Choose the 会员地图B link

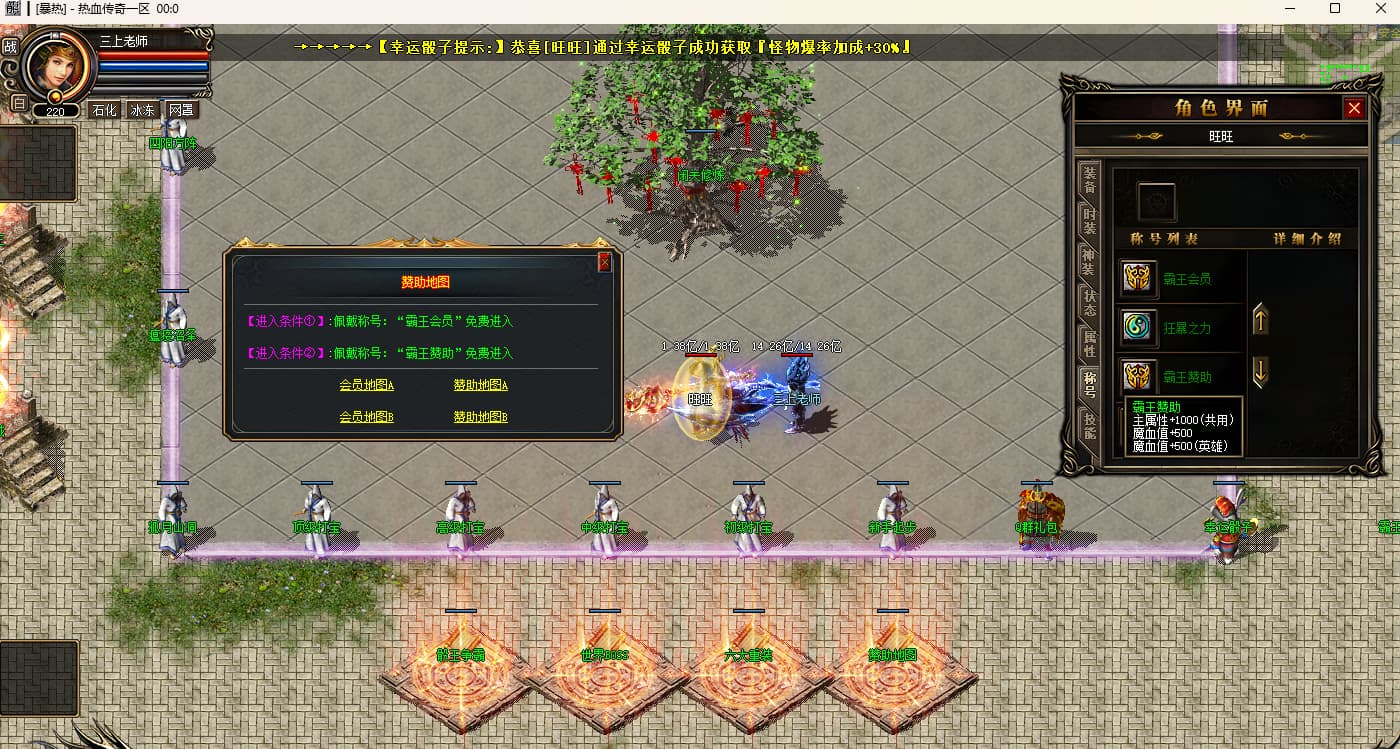pyautogui.click(x=366, y=417)
